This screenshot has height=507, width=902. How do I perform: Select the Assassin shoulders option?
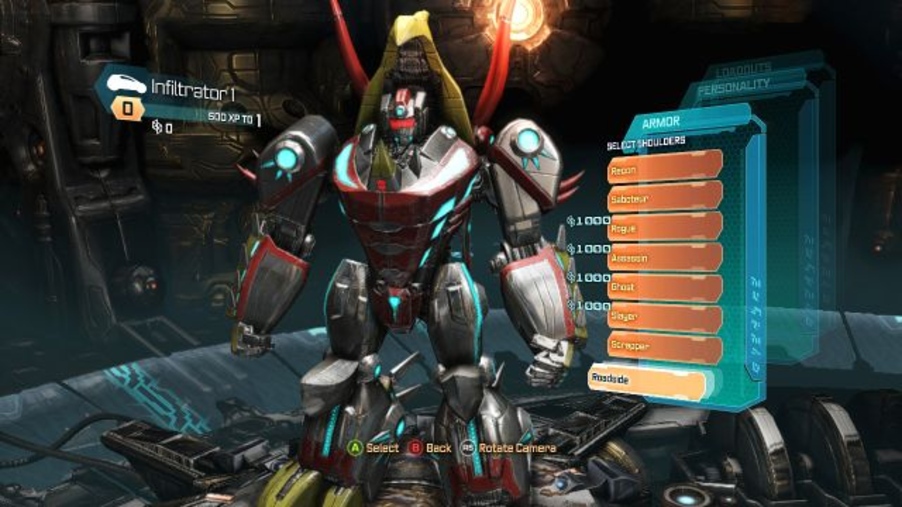click(x=664, y=258)
